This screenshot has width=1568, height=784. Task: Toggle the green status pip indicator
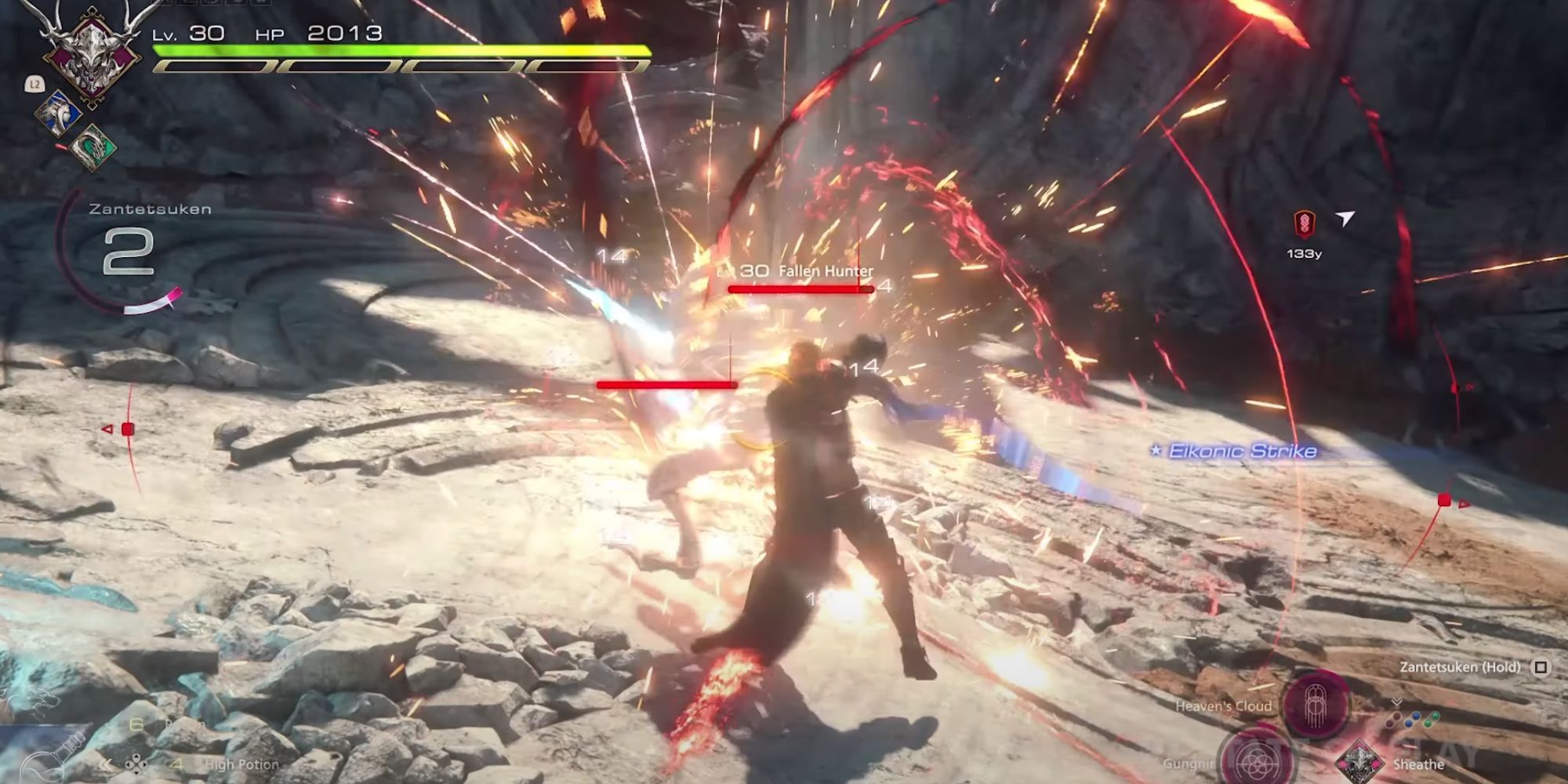(x=1432, y=720)
